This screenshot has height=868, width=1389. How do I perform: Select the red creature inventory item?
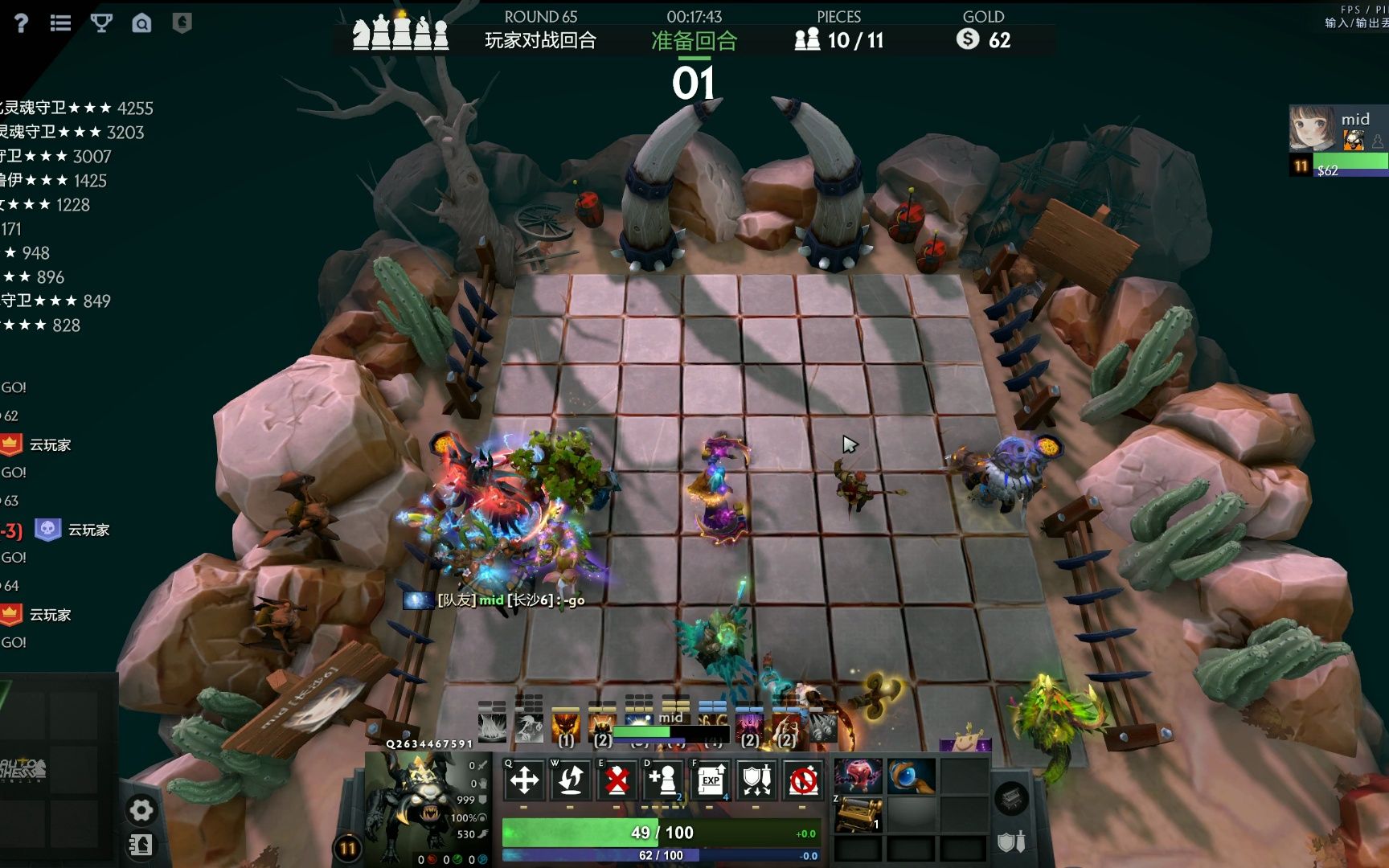[x=858, y=776]
